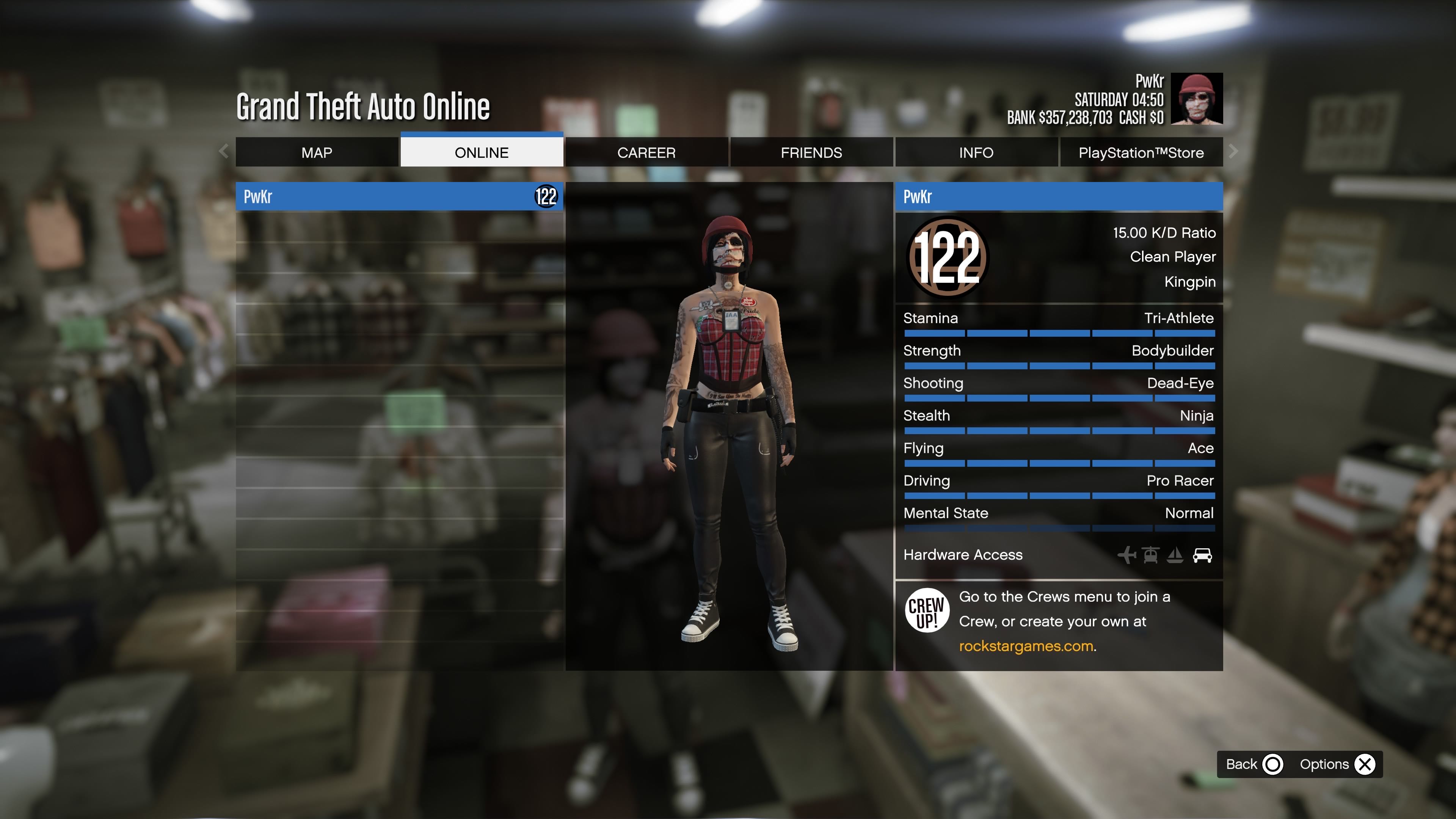Select the ONLINE tab

point(482,152)
